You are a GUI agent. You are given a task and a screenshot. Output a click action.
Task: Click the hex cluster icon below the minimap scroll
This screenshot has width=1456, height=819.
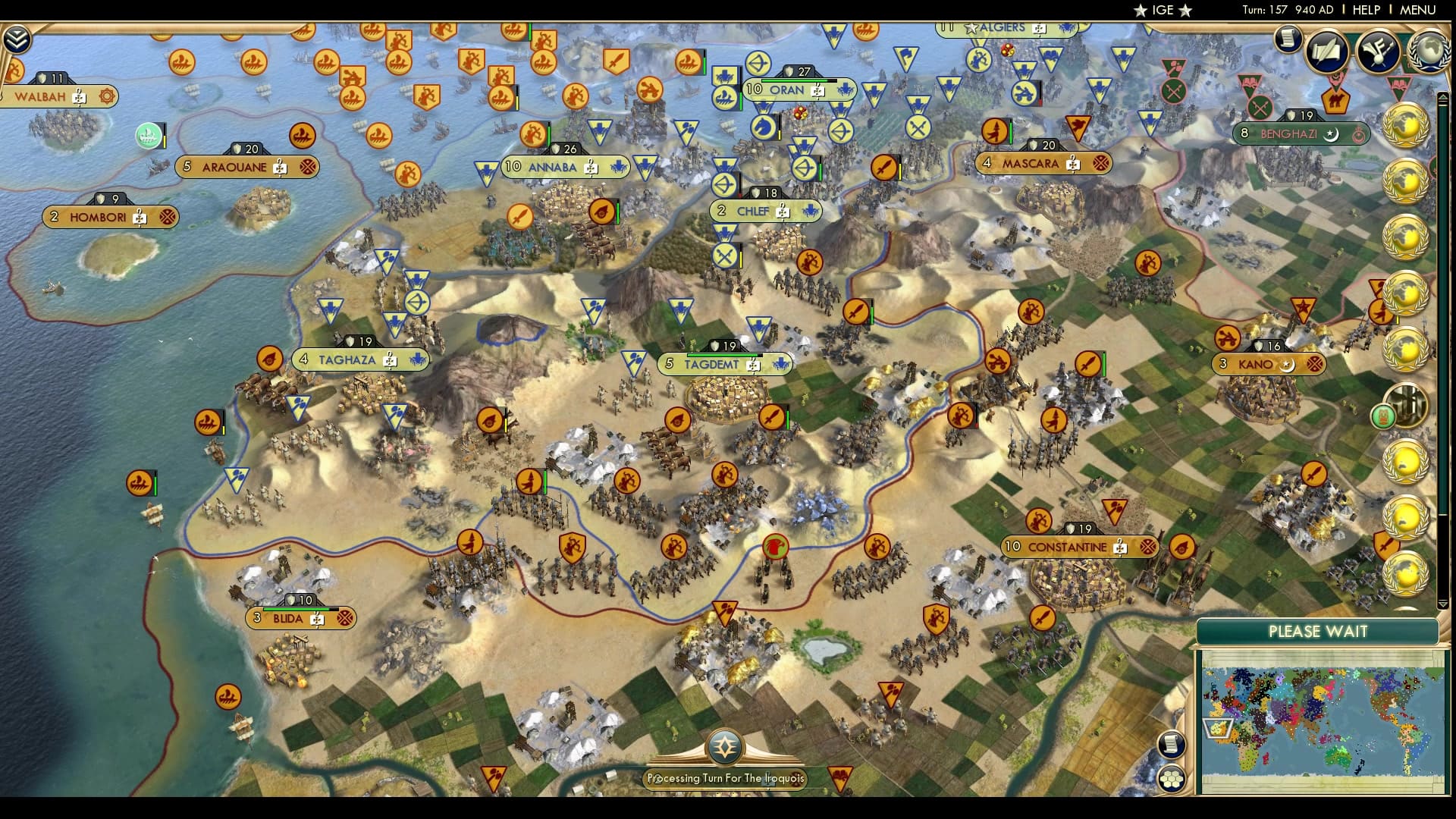click(x=1172, y=780)
